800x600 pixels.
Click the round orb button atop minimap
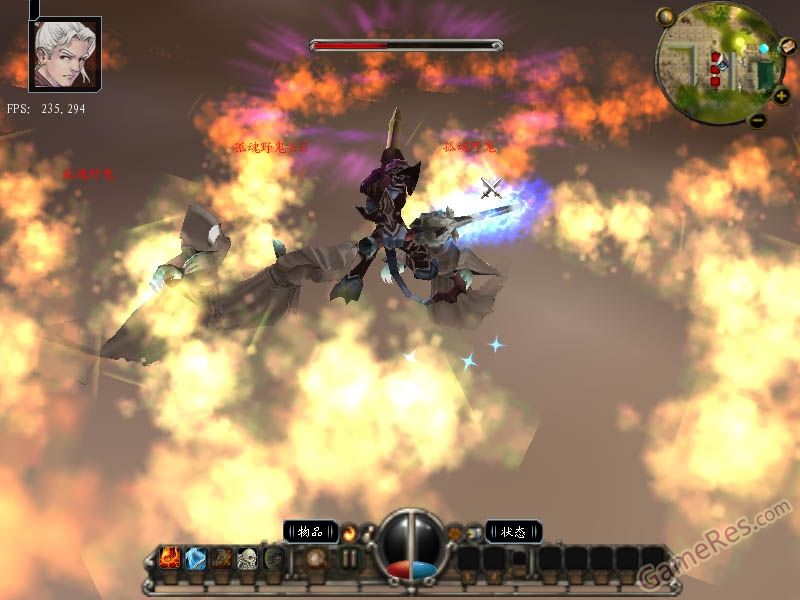[665, 16]
